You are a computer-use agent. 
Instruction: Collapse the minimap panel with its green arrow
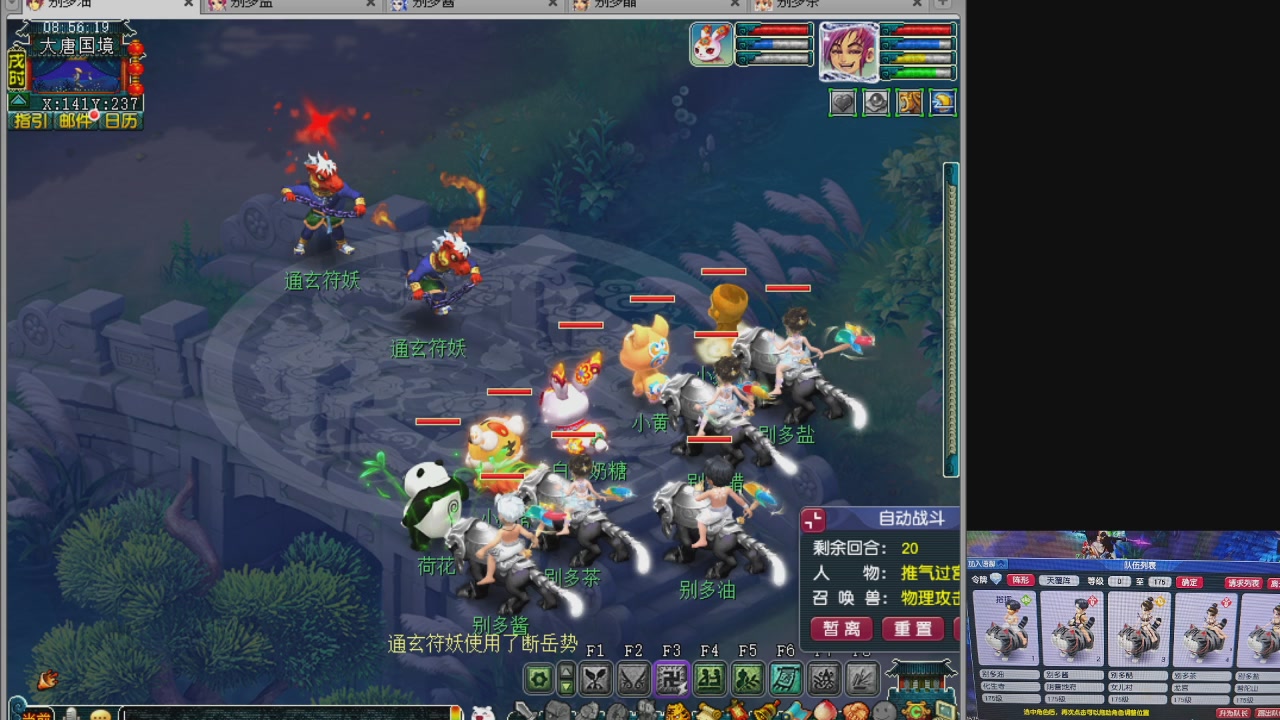pos(17,100)
